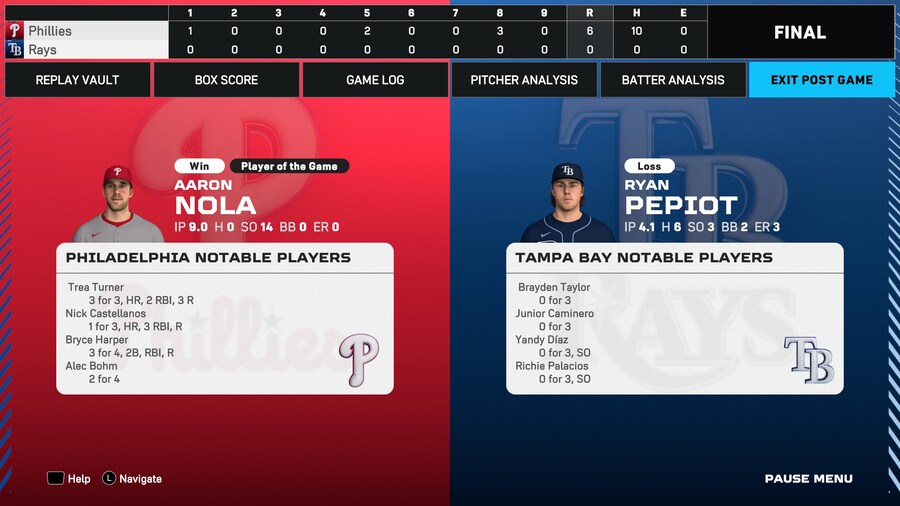The width and height of the screenshot is (900, 506).
Task: Show Batter Analysis
Action: pyautogui.click(x=673, y=80)
